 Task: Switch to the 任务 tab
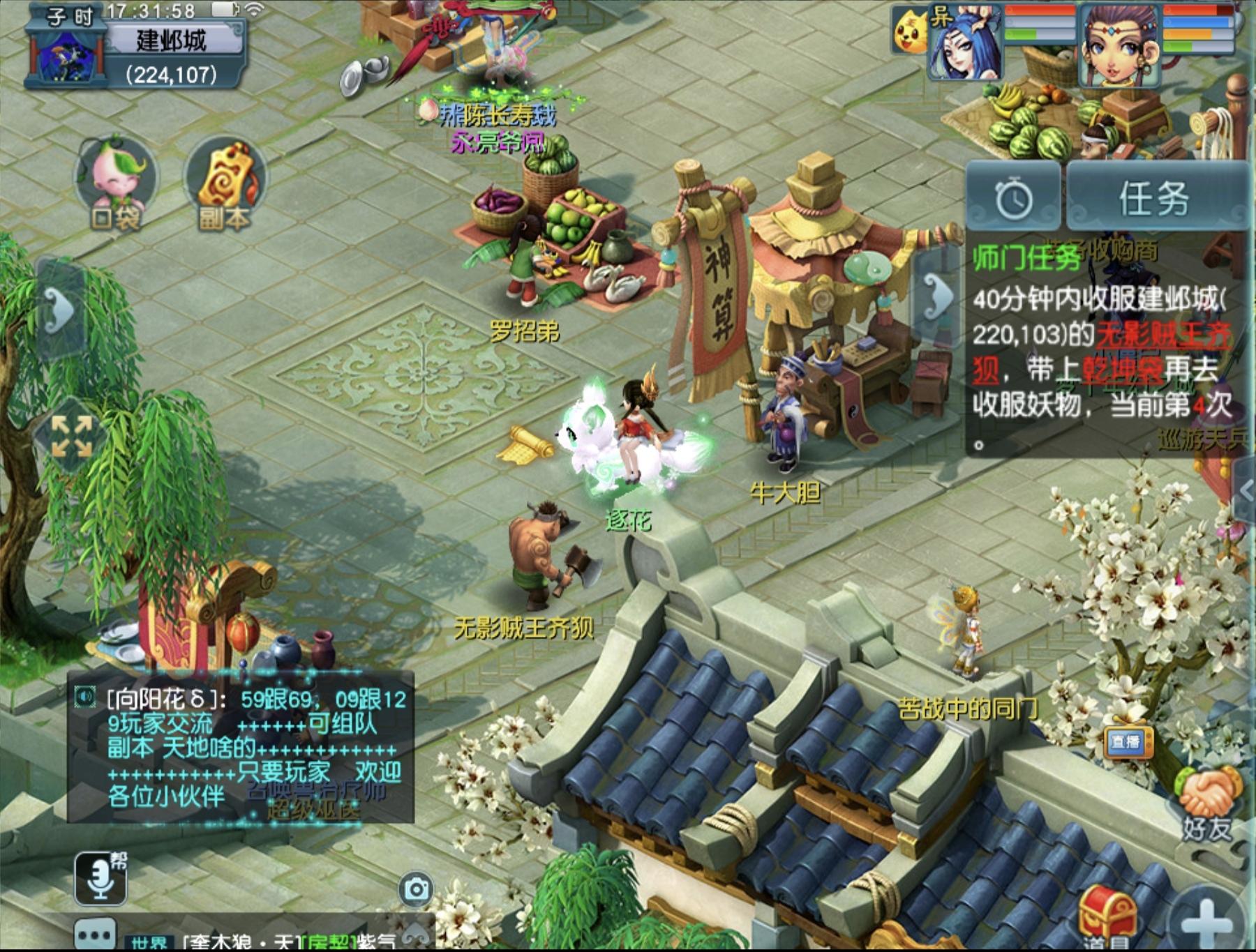[x=1155, y=198]
